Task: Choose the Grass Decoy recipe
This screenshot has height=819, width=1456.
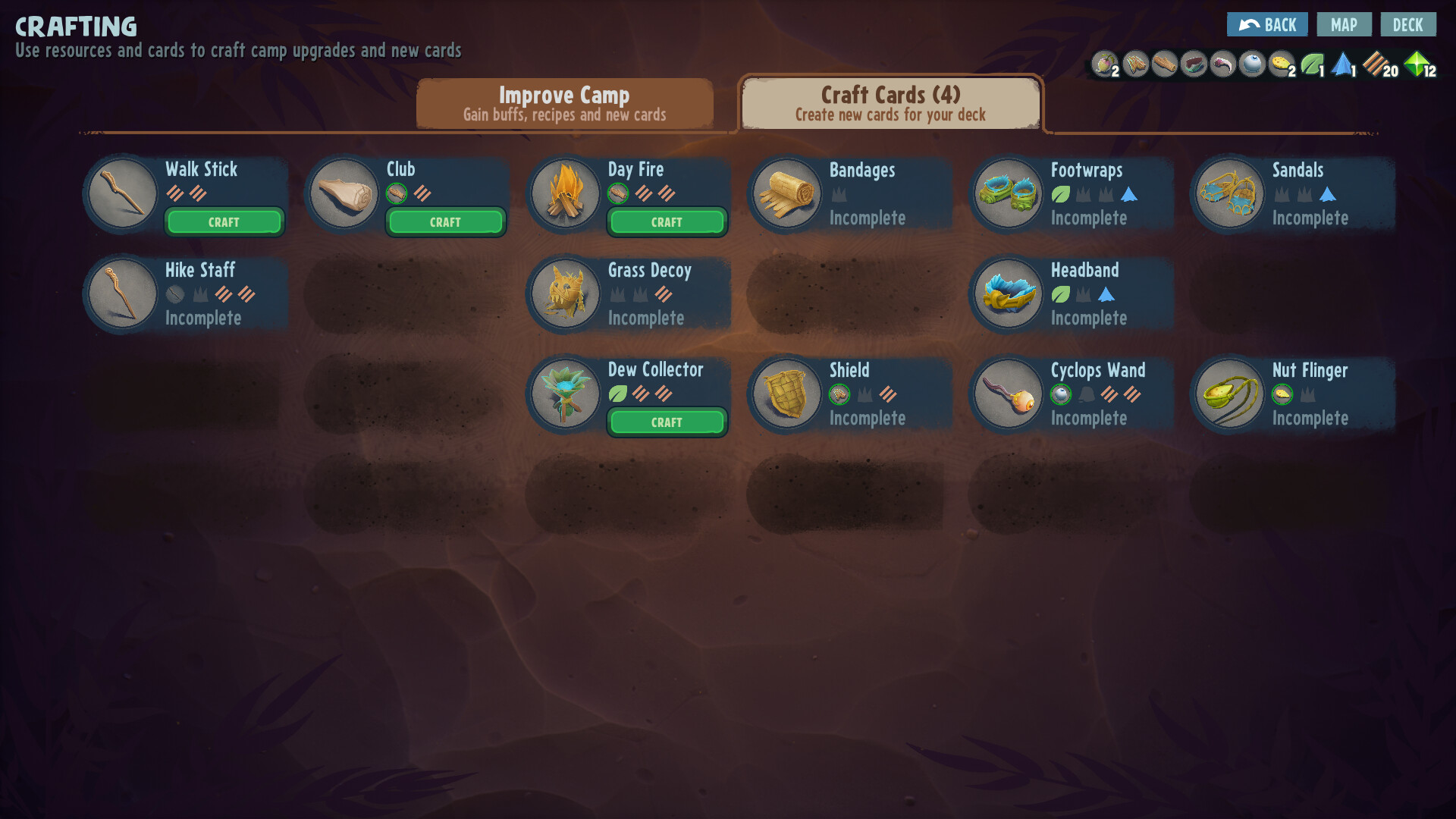Action: click(x=628, y=294)
